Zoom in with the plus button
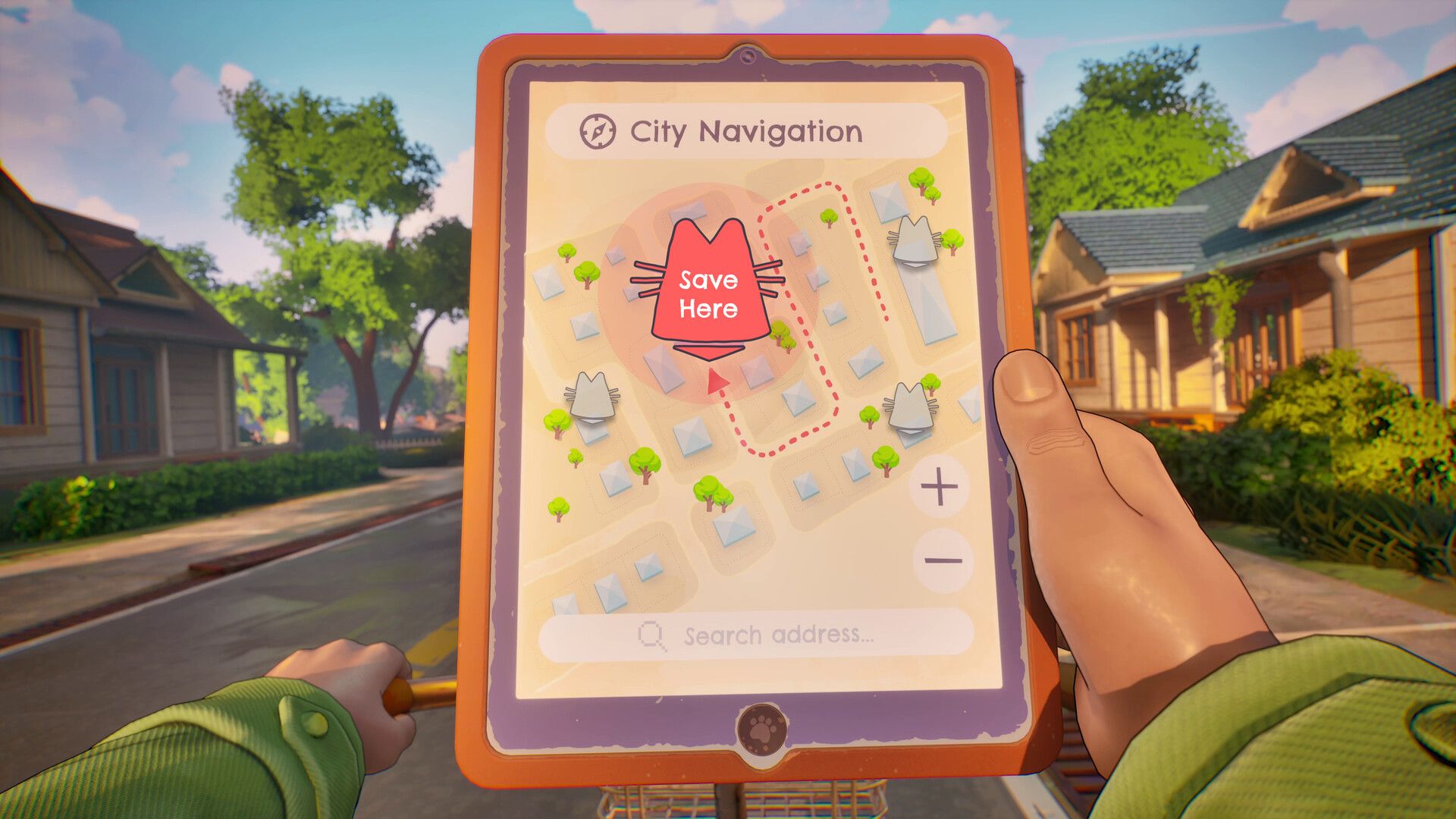The height and width of the screenshot is (819, 1456). tap(940, 487)
